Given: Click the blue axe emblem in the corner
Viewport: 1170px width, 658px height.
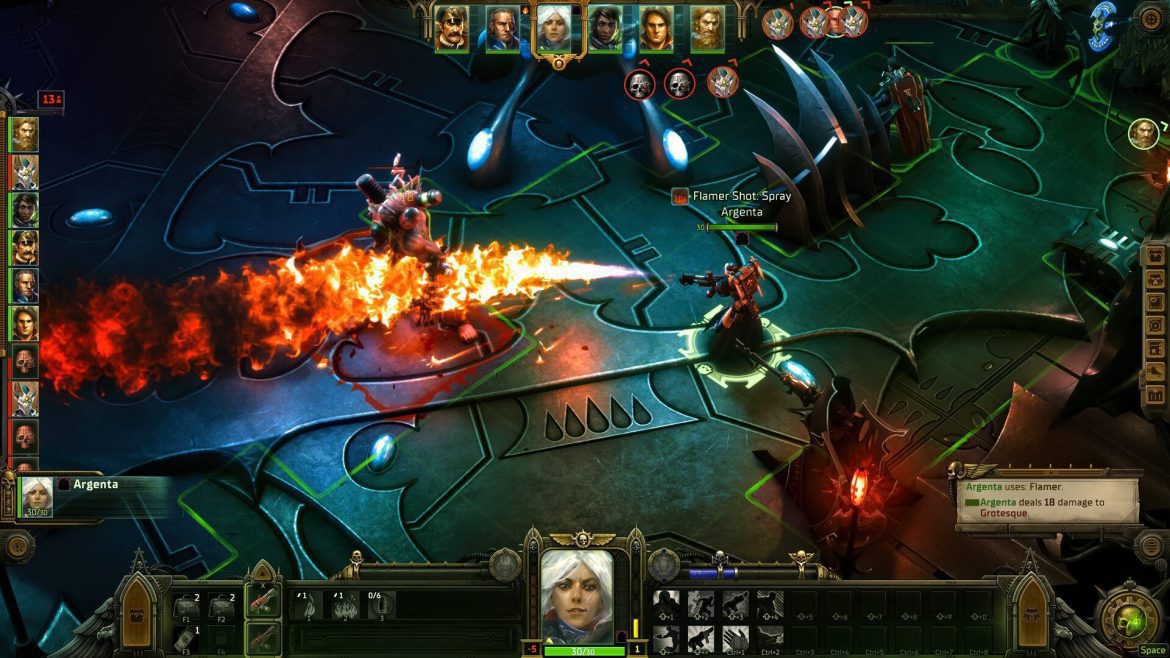Looking at the screenshot, I should (x=1104, y=24).
